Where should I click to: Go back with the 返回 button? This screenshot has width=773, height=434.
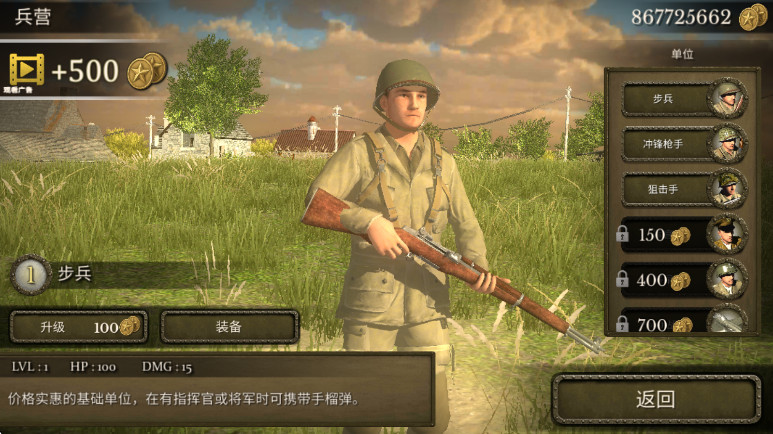[656, 400]
